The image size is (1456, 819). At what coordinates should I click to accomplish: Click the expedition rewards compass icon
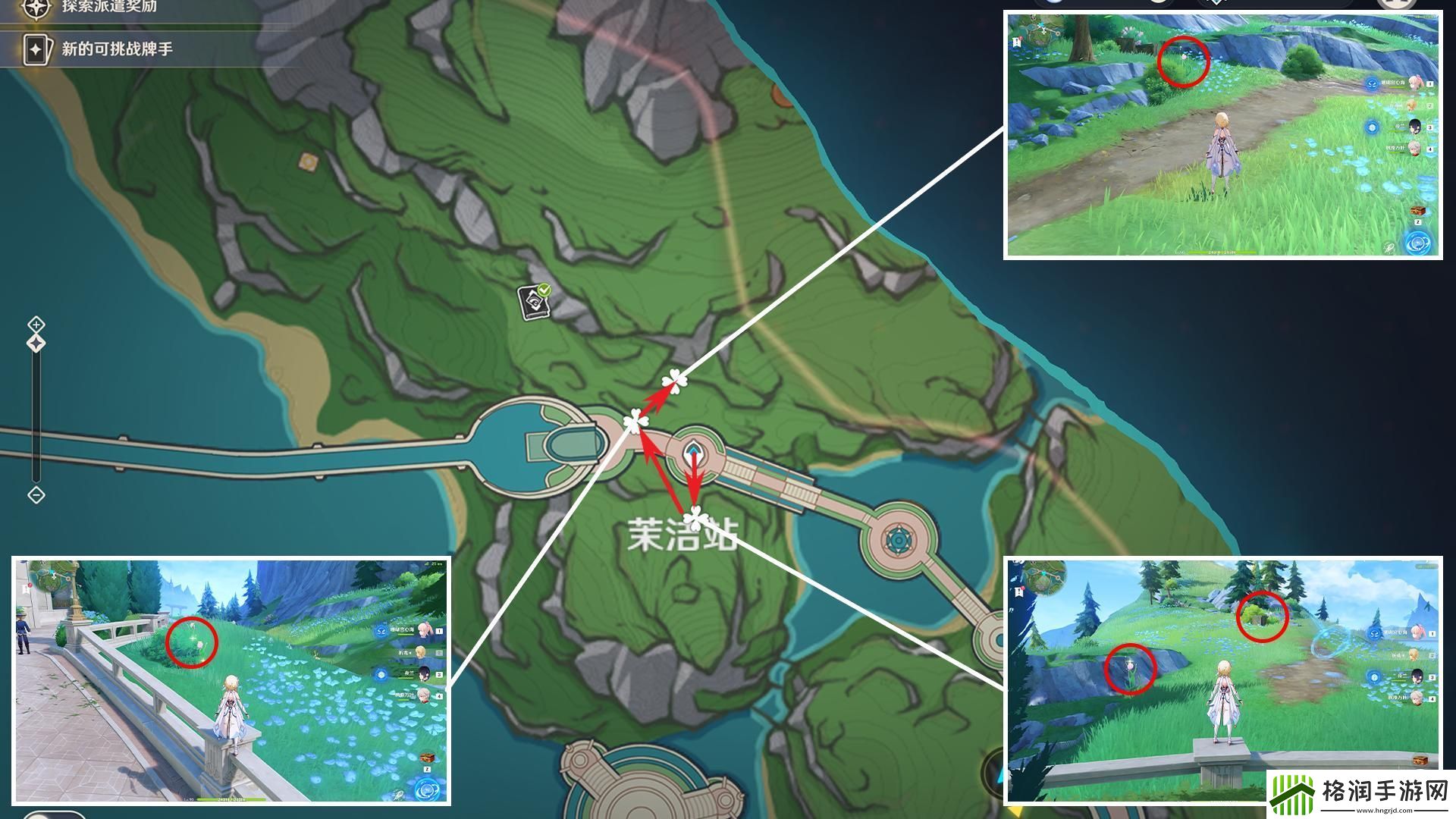35,8
